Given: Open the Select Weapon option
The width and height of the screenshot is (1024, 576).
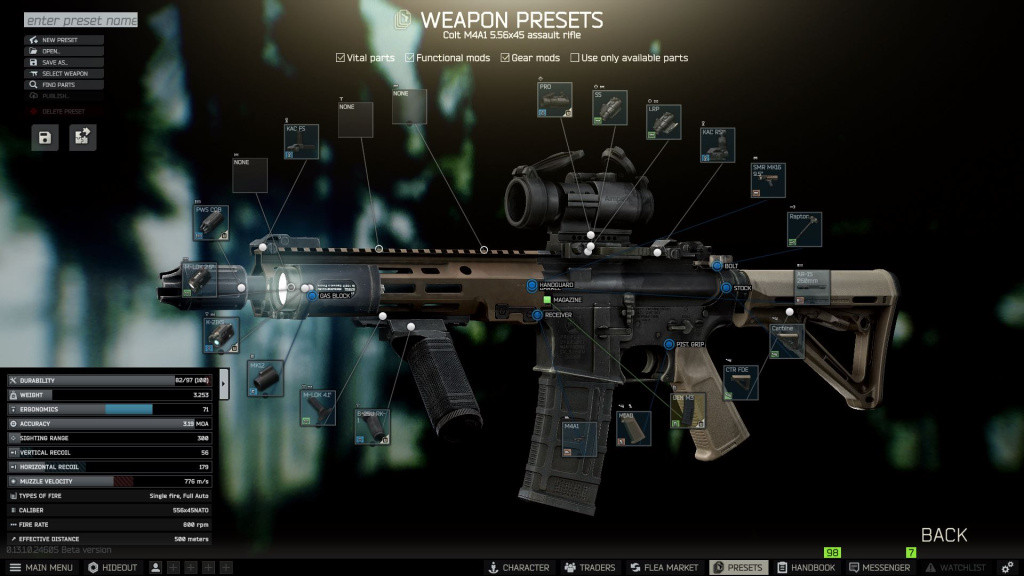Looking at the screenshot, I should [64, 73].
